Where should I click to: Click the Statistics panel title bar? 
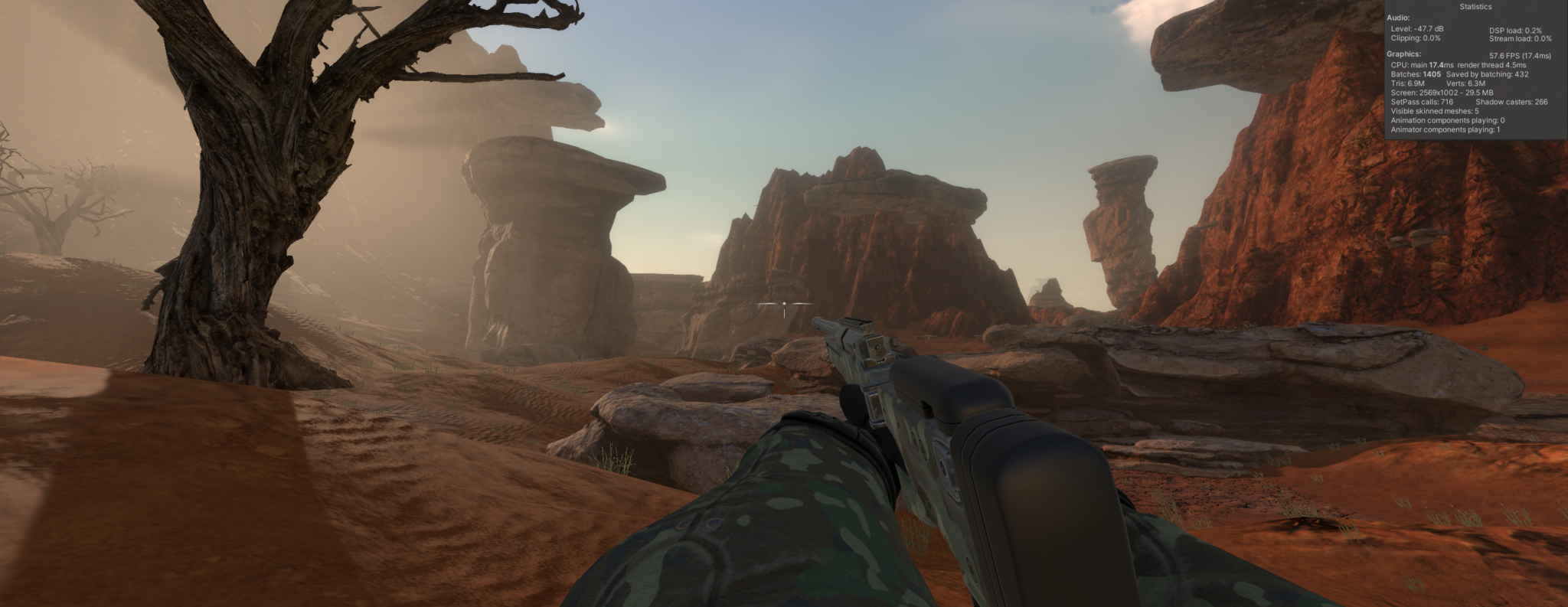(x=1475, y=6)
